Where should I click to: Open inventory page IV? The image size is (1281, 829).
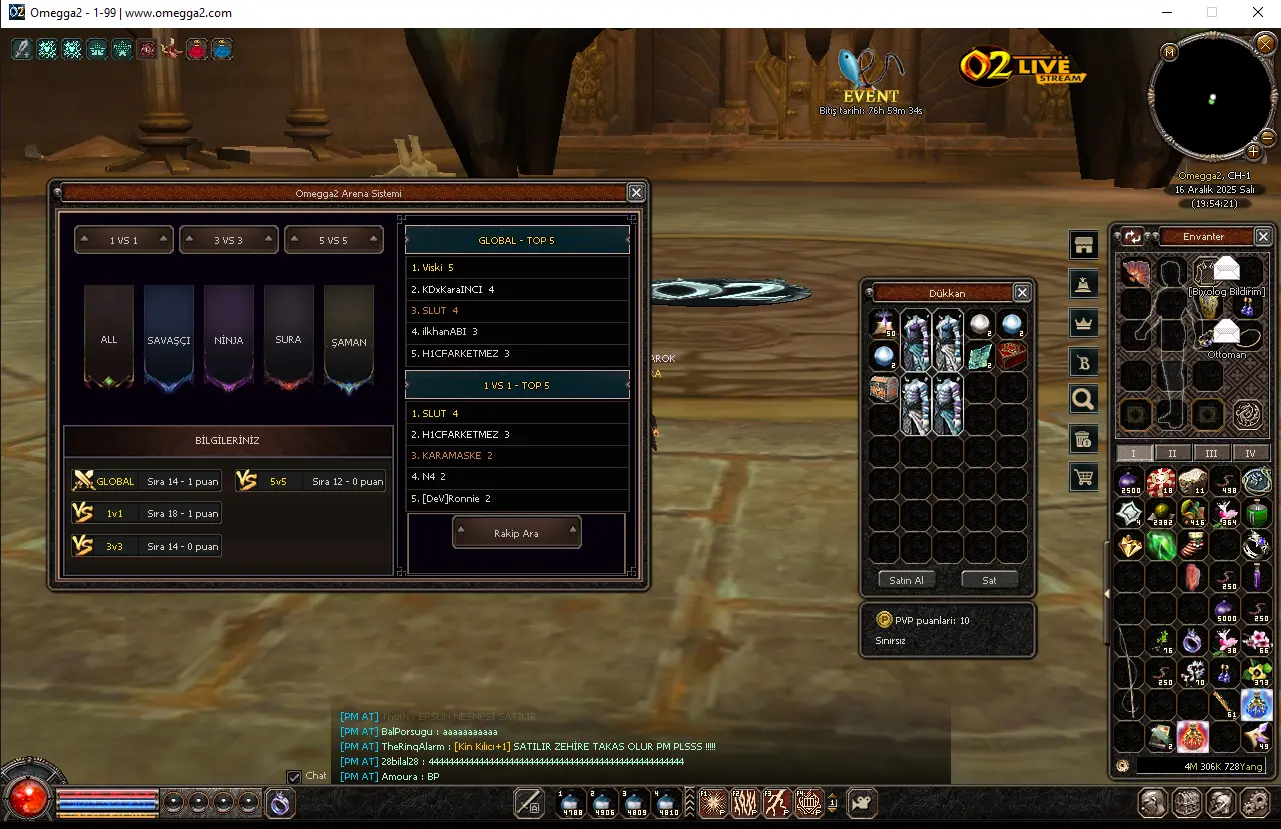click(x=1250, y=453)
